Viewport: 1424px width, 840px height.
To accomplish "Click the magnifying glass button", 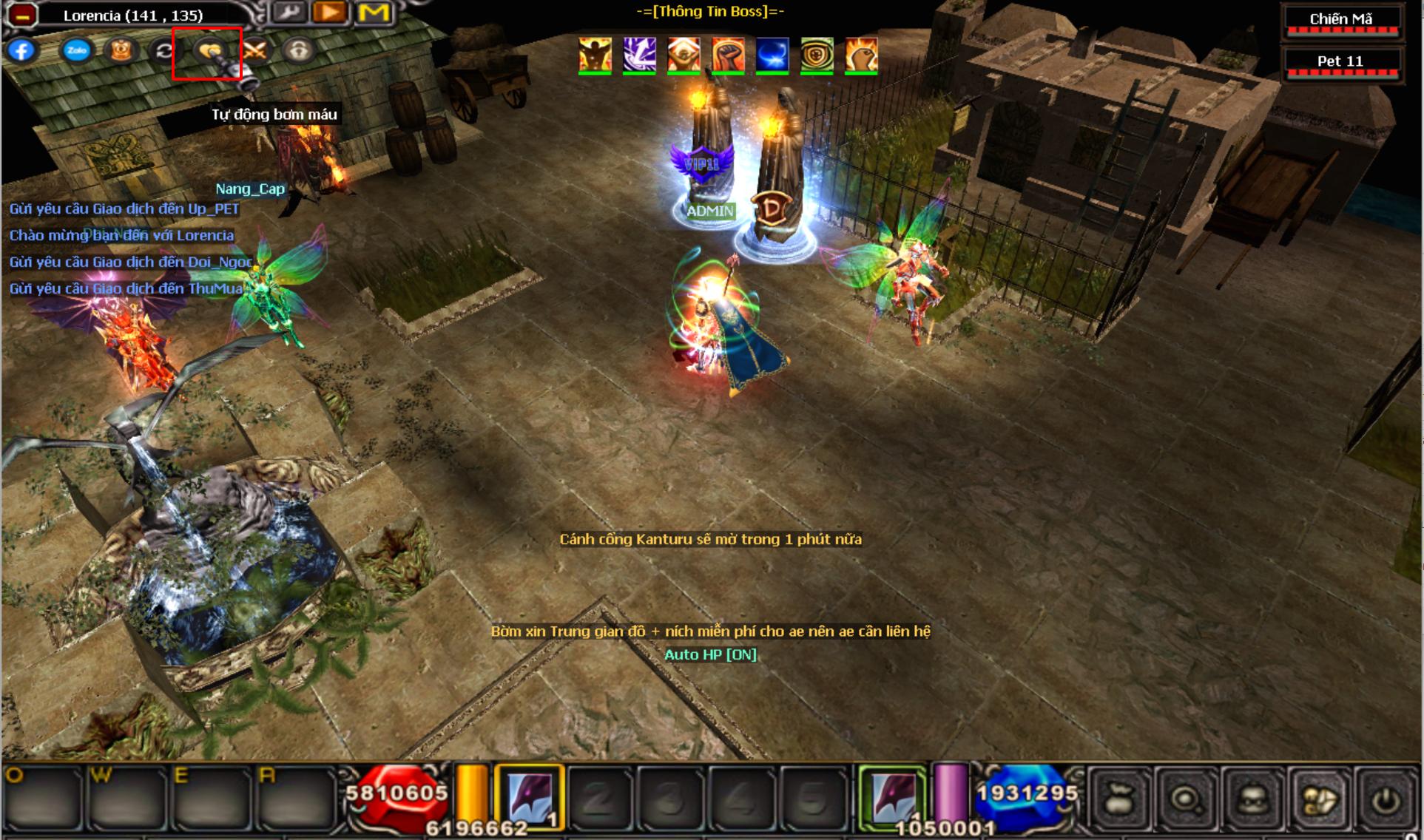I will point(1186,799).
